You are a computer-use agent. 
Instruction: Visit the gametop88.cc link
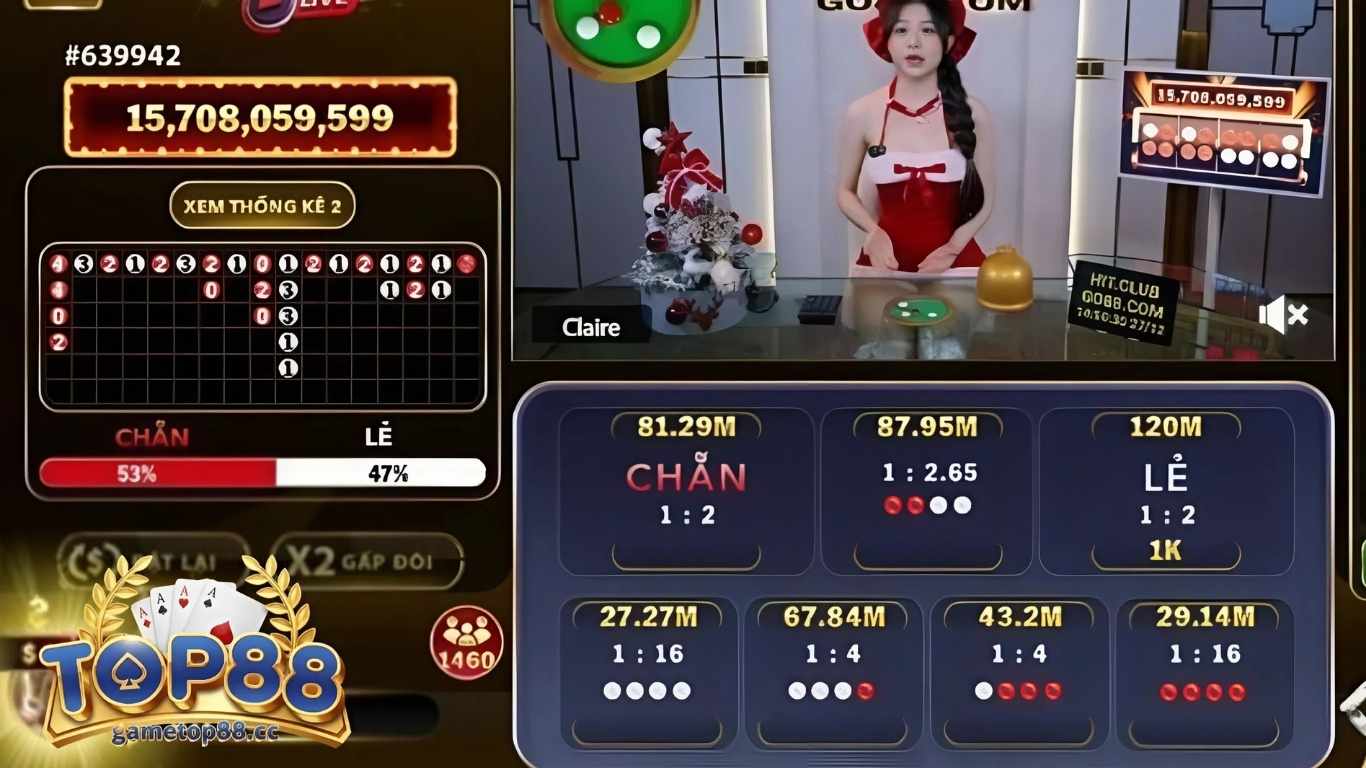pos(193,732)
